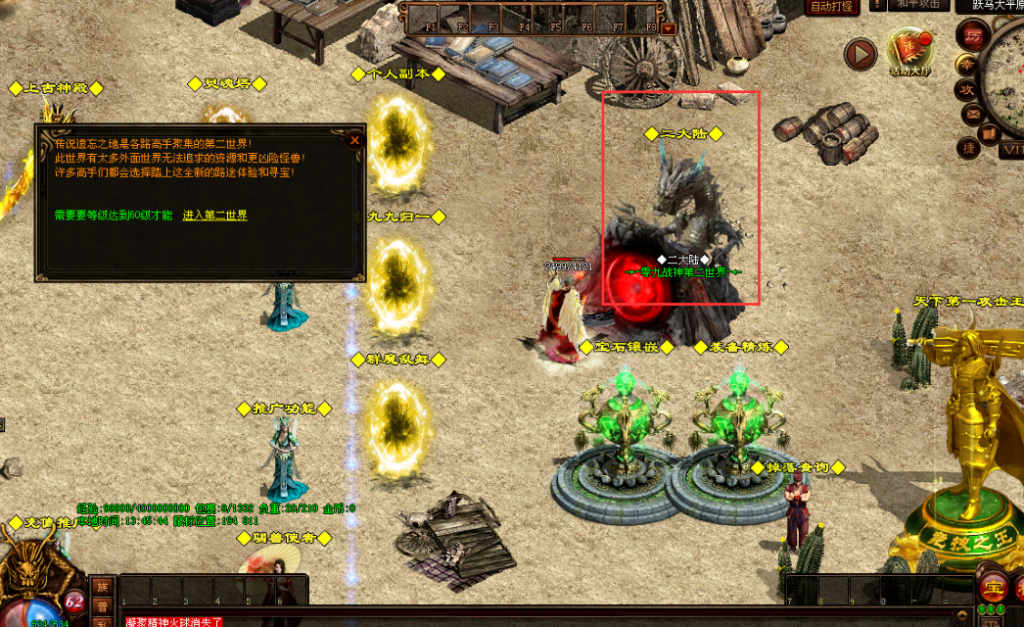Toggle the 自动打怪 auto-fight button
Screen dimensions: 1024x627
click(x=832, y=7)
